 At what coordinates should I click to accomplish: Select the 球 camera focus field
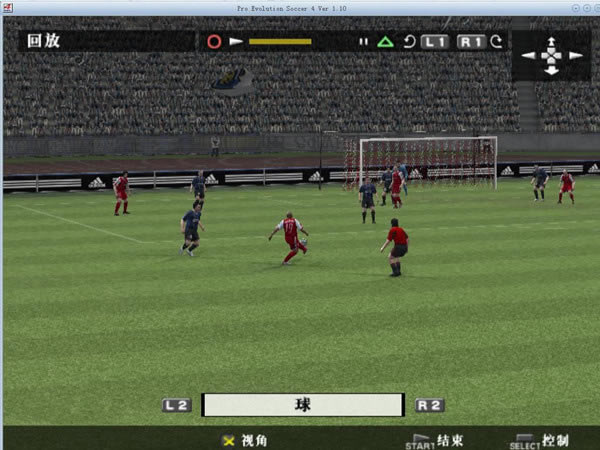pyautogui.click(x=302, y=405)
